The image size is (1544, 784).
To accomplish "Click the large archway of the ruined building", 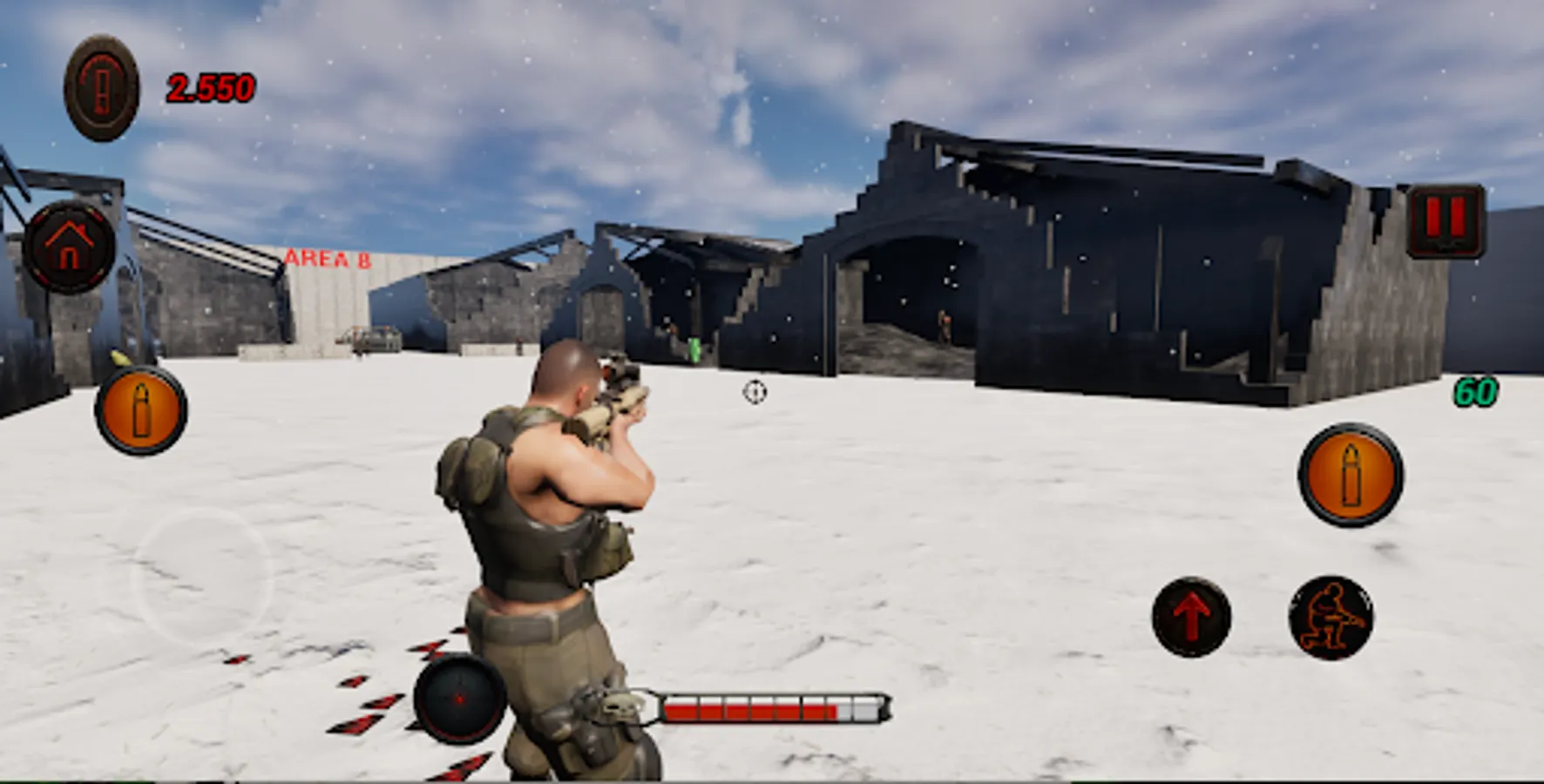I will click(x=915, y=287).
